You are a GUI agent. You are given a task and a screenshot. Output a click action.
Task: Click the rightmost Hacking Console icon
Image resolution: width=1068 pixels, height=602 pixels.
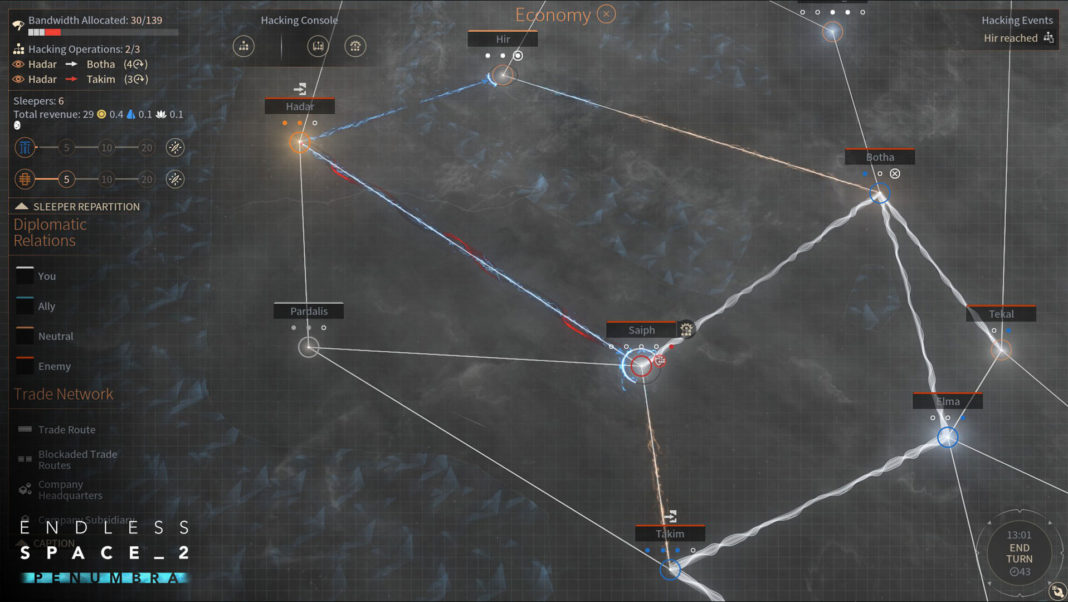point(355,46)
